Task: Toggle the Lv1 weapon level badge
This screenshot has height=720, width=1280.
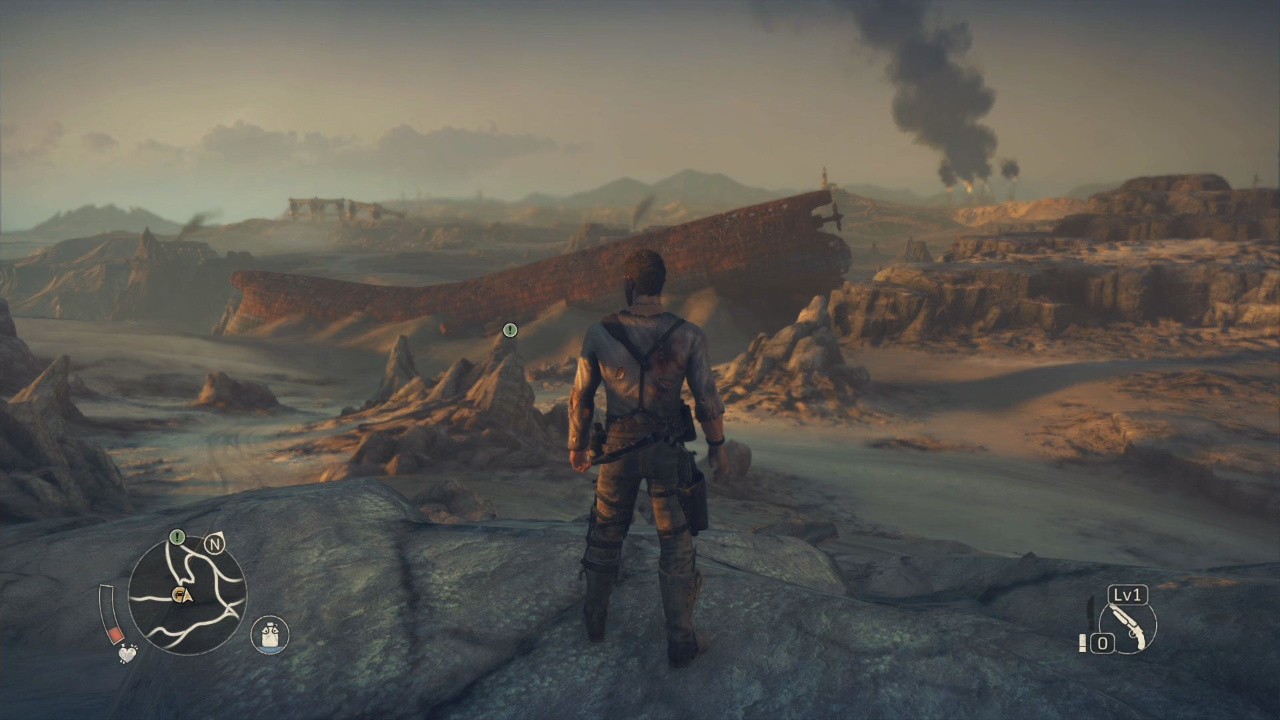Action: pyautogui.click(x=1127, y=595)
